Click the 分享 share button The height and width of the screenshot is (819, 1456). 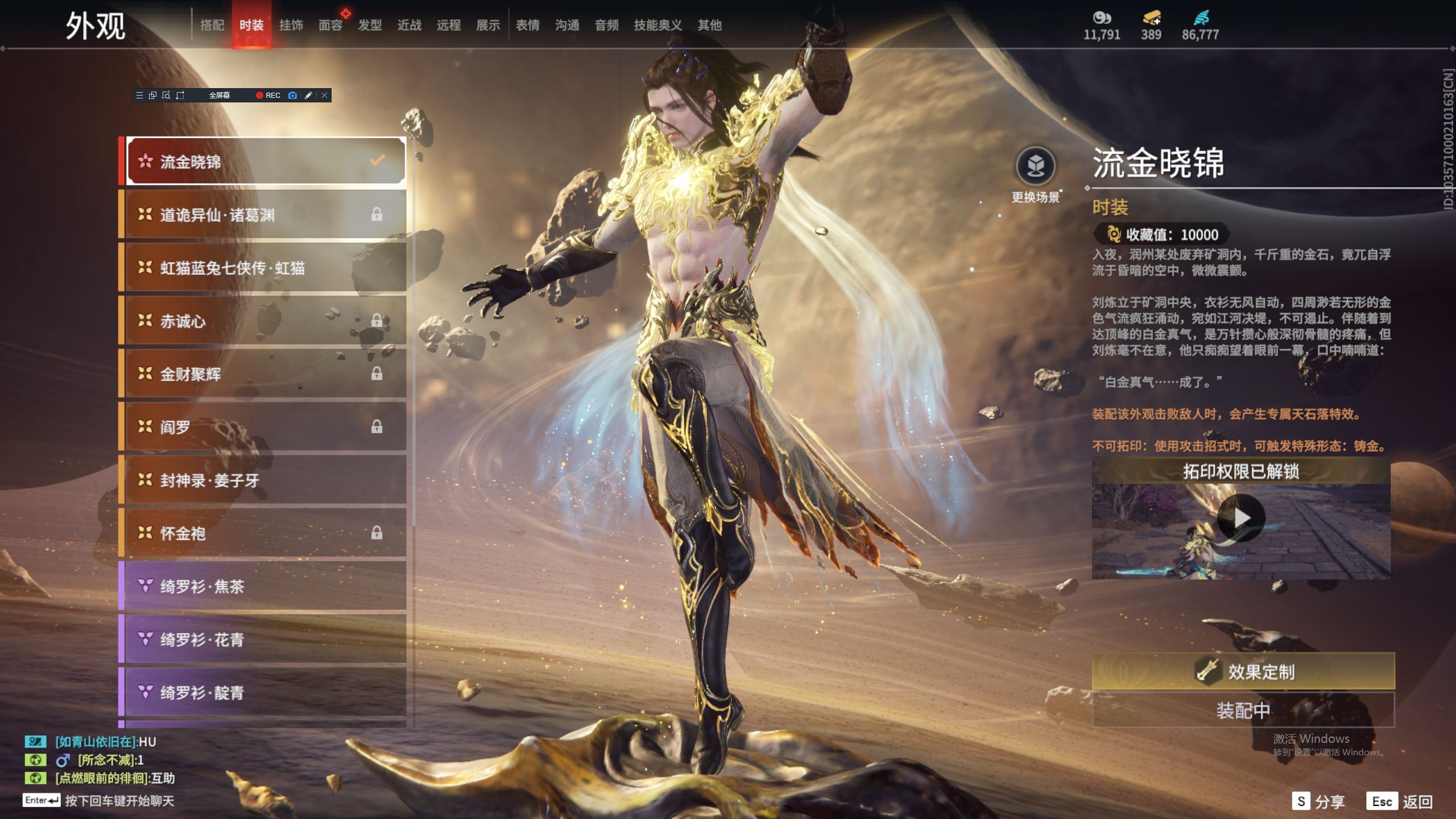tap(1318, 801)
